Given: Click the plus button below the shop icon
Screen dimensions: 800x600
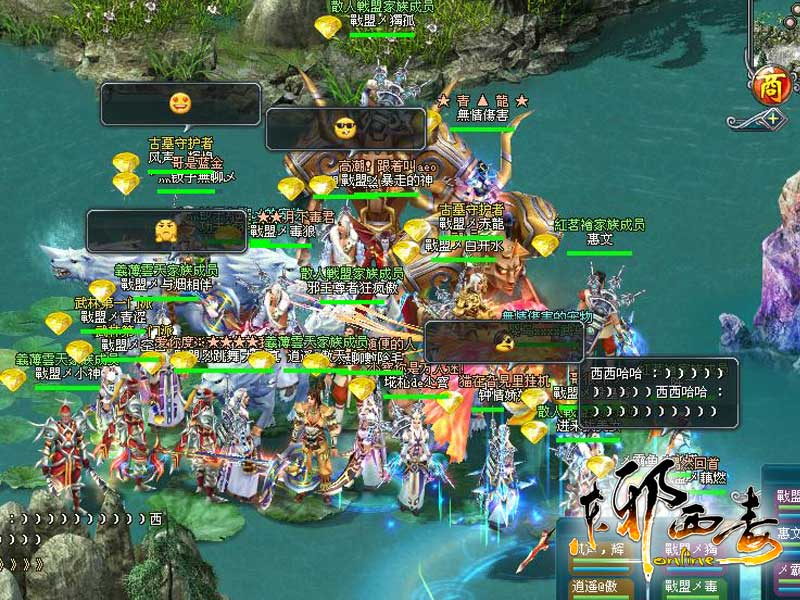Looking at the screenshot, I should pyautogui.click(x=773, y=119).
